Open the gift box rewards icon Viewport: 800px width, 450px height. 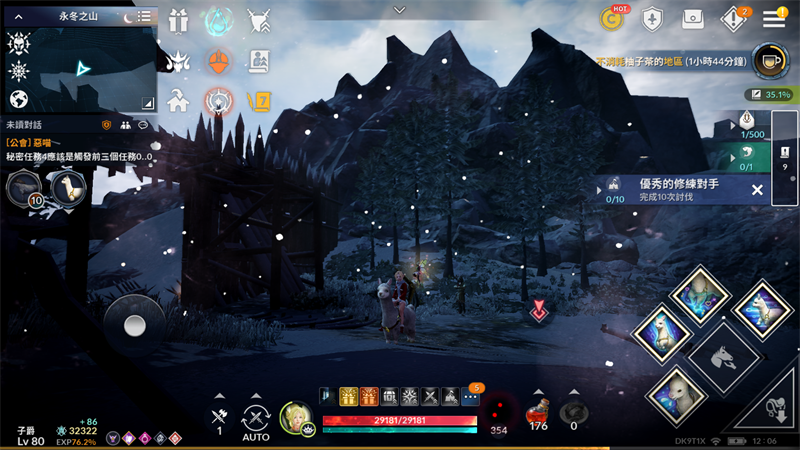pos(179,20)
